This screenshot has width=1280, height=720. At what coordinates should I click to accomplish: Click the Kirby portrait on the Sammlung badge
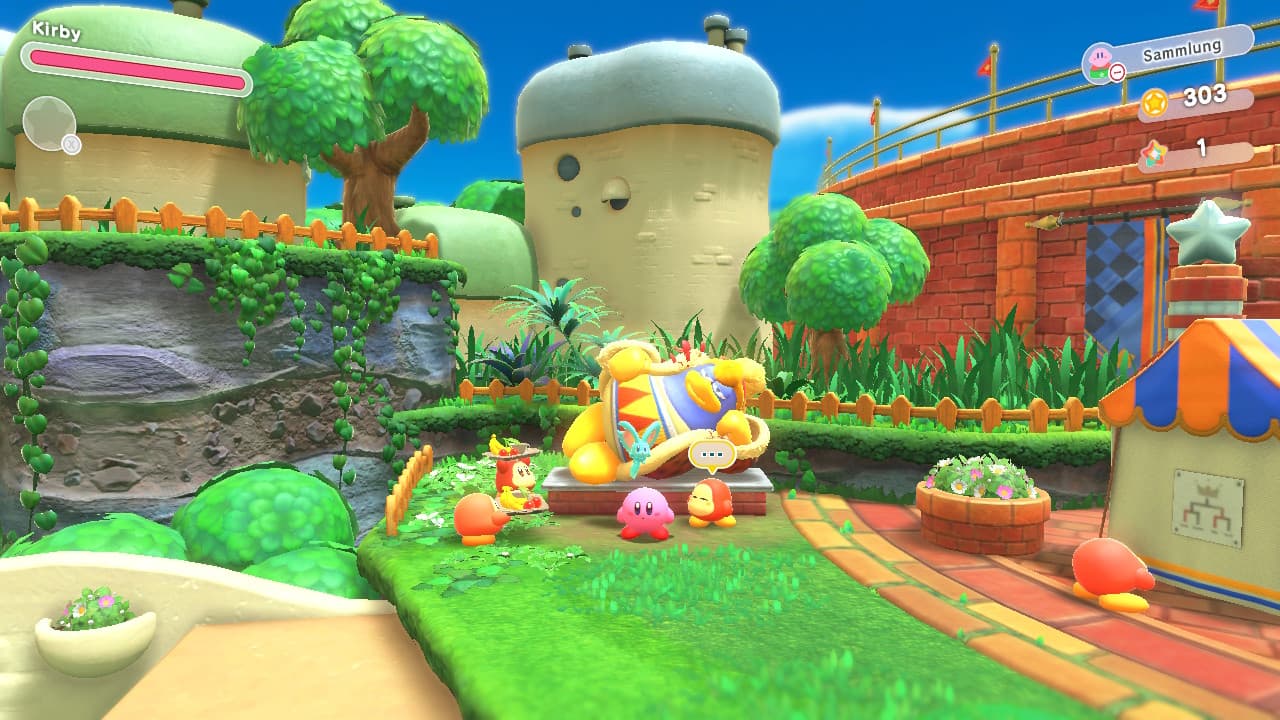(x=1100, y=58)
